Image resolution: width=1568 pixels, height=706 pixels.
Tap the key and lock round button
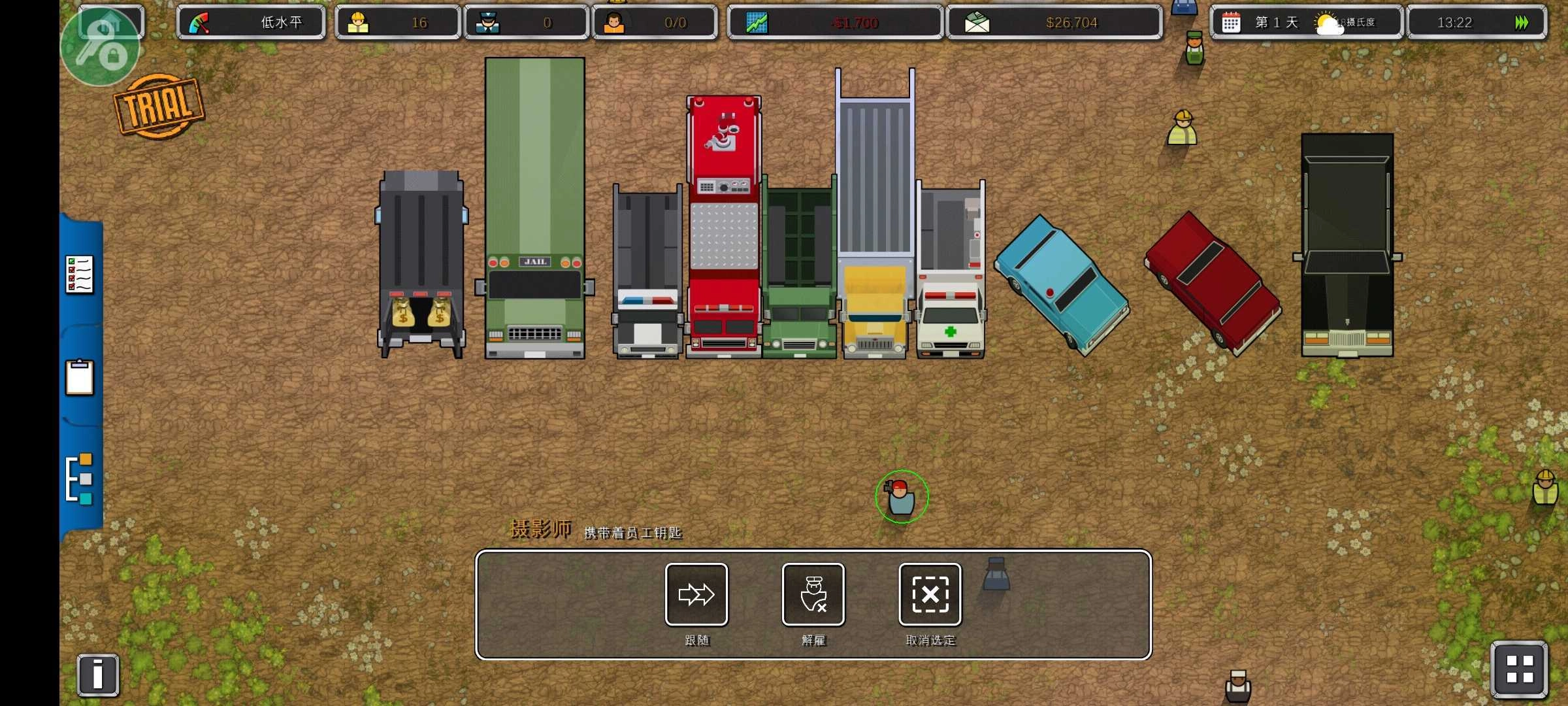click(100, 47)
